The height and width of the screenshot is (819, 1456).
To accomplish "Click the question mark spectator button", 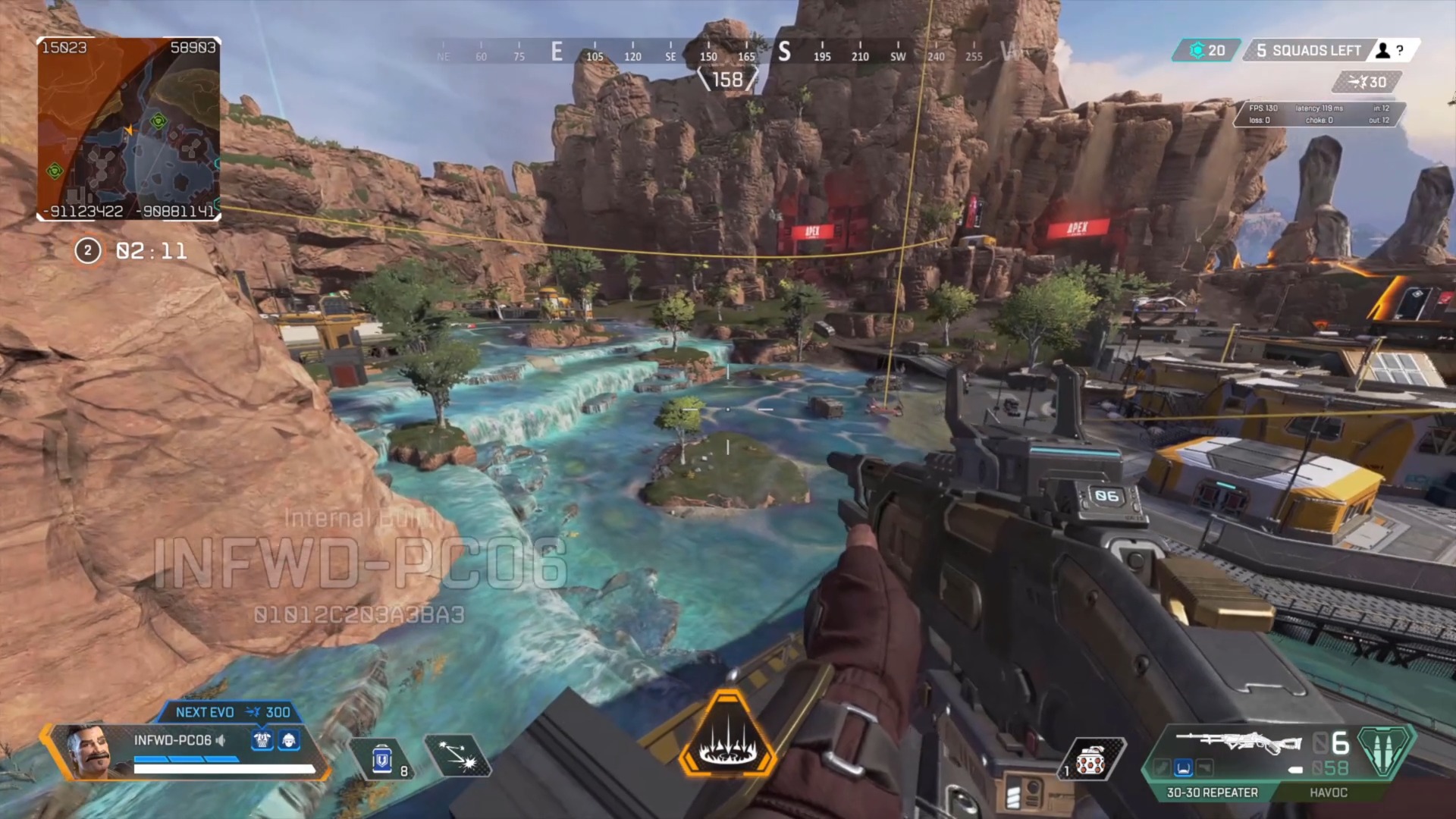I will 1400,50.
